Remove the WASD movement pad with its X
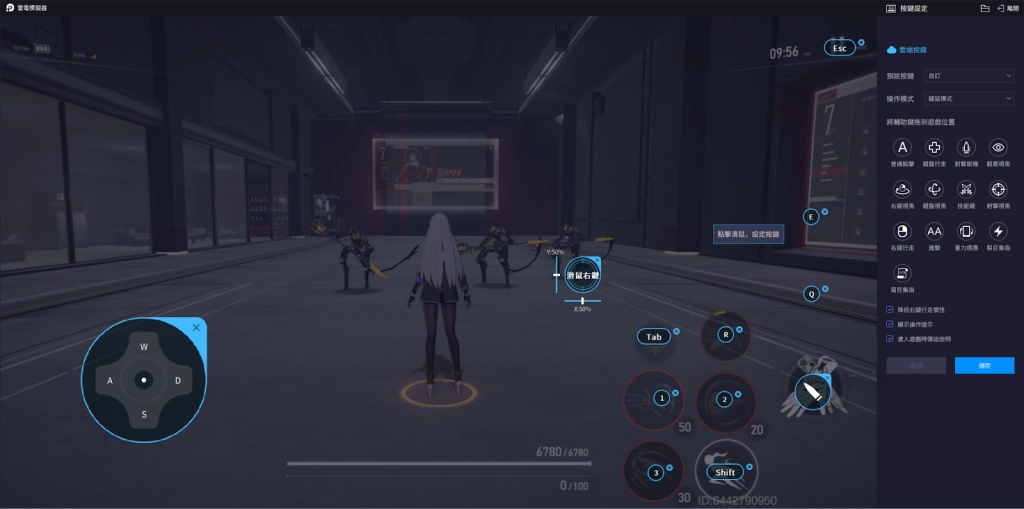Screen dimensions: 1024x509 [196, 327]
